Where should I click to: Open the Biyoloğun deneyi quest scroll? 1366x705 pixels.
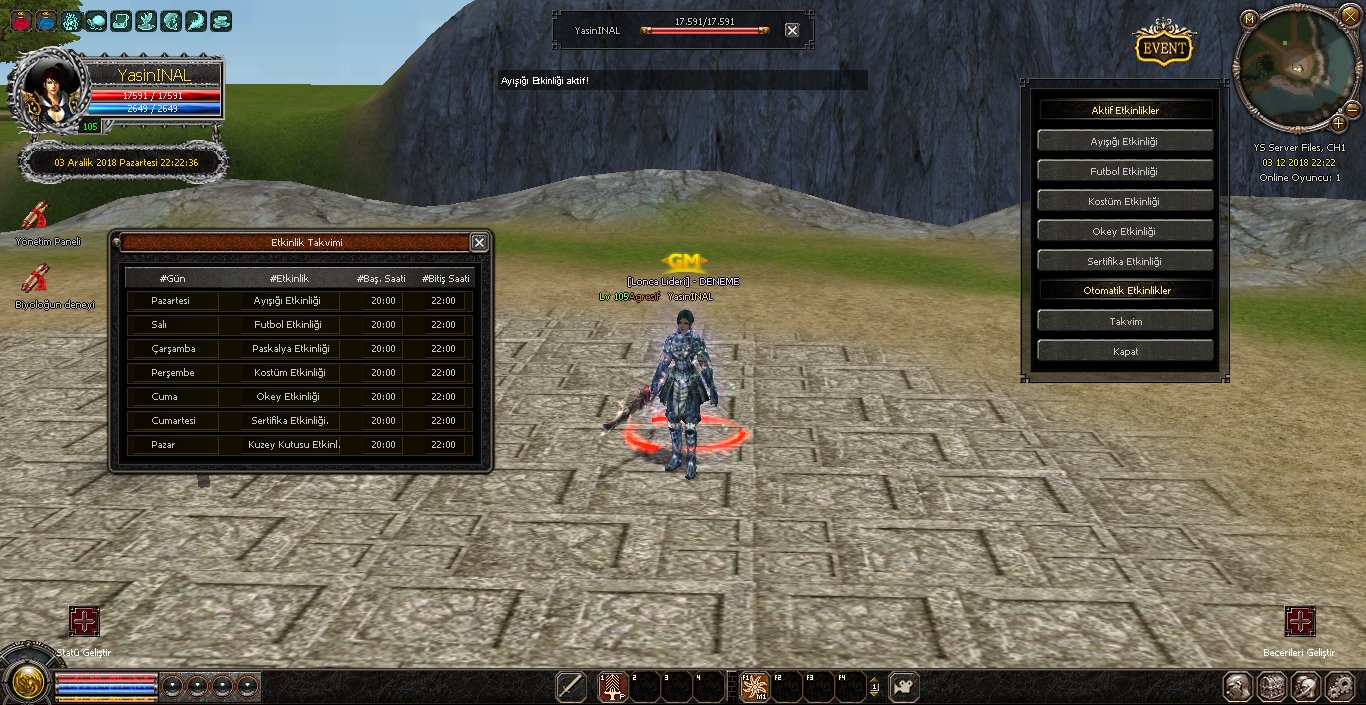[37, 278]
